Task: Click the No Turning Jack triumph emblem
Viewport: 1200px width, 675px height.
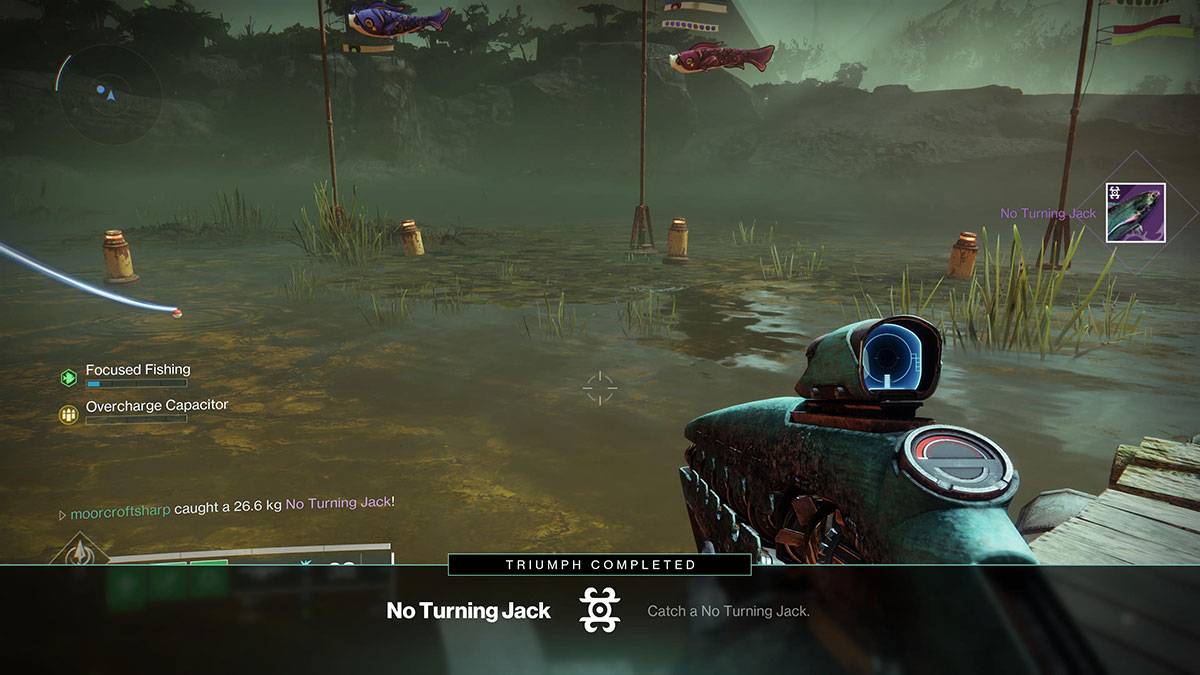Action: (600, 610)
